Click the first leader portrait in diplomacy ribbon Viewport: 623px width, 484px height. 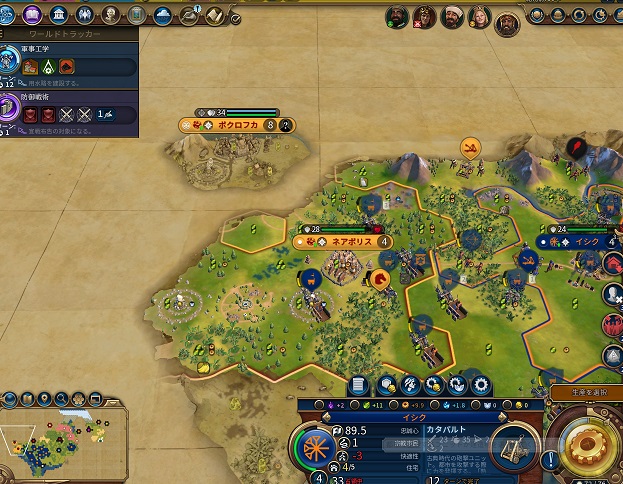(x=396, y=17)
